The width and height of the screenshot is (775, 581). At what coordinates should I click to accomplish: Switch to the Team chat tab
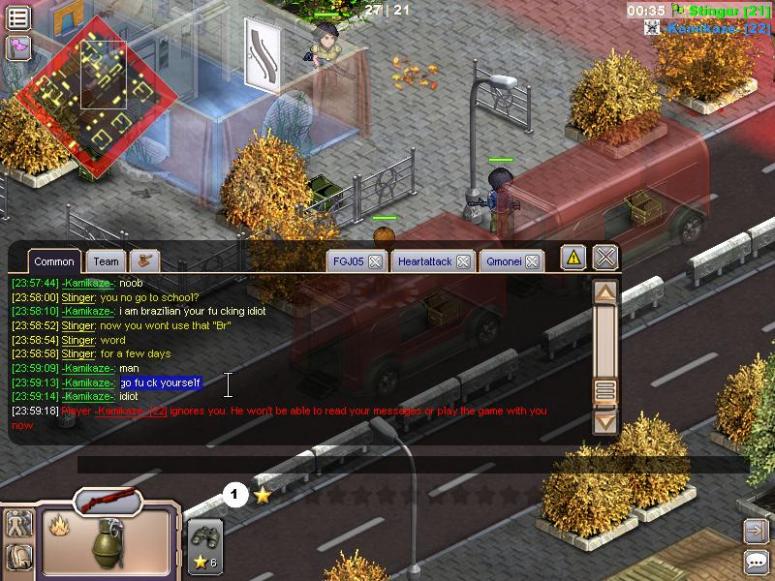pos(106,262)
